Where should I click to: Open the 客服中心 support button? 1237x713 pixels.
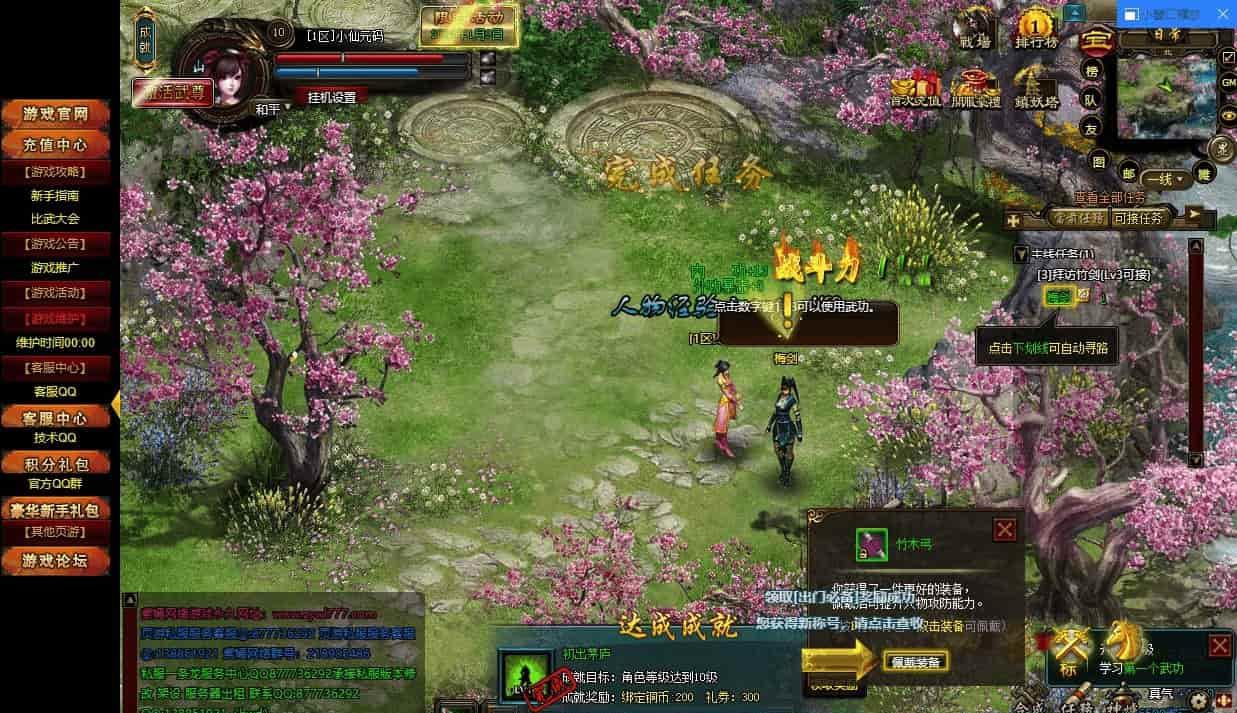[x=57, y=417]
